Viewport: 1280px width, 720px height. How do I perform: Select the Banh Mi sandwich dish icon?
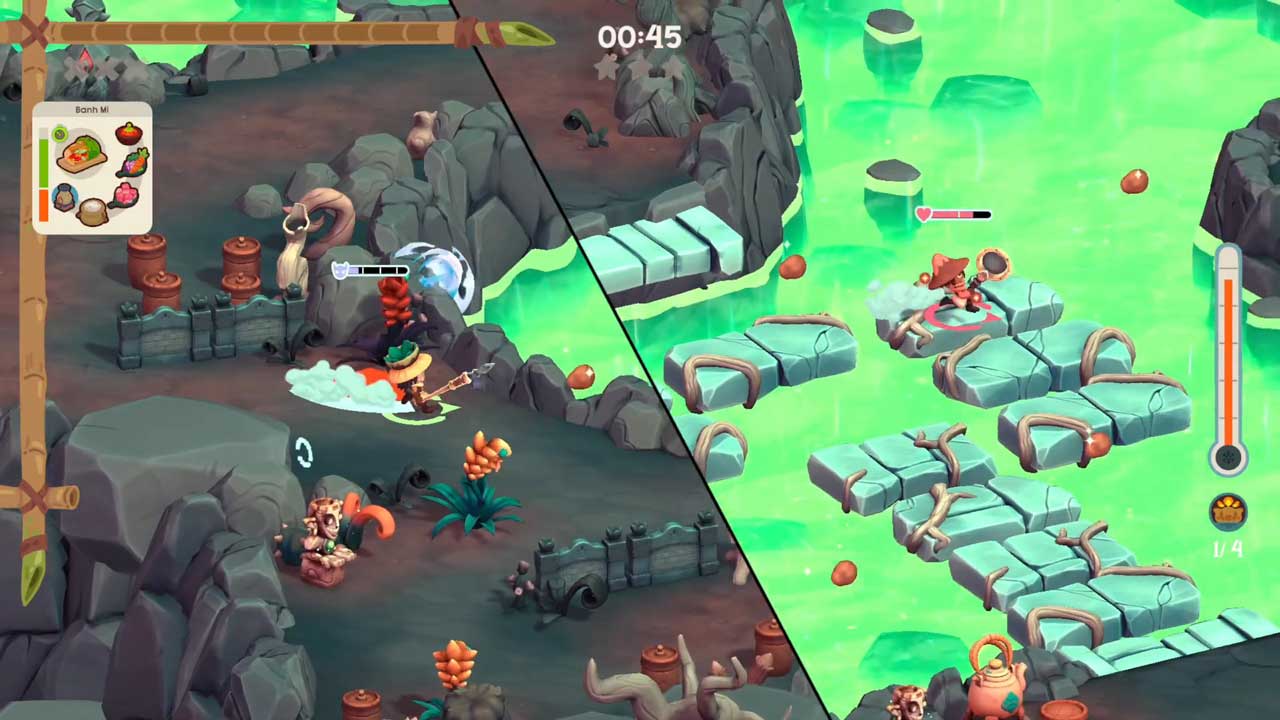(82, 155)
